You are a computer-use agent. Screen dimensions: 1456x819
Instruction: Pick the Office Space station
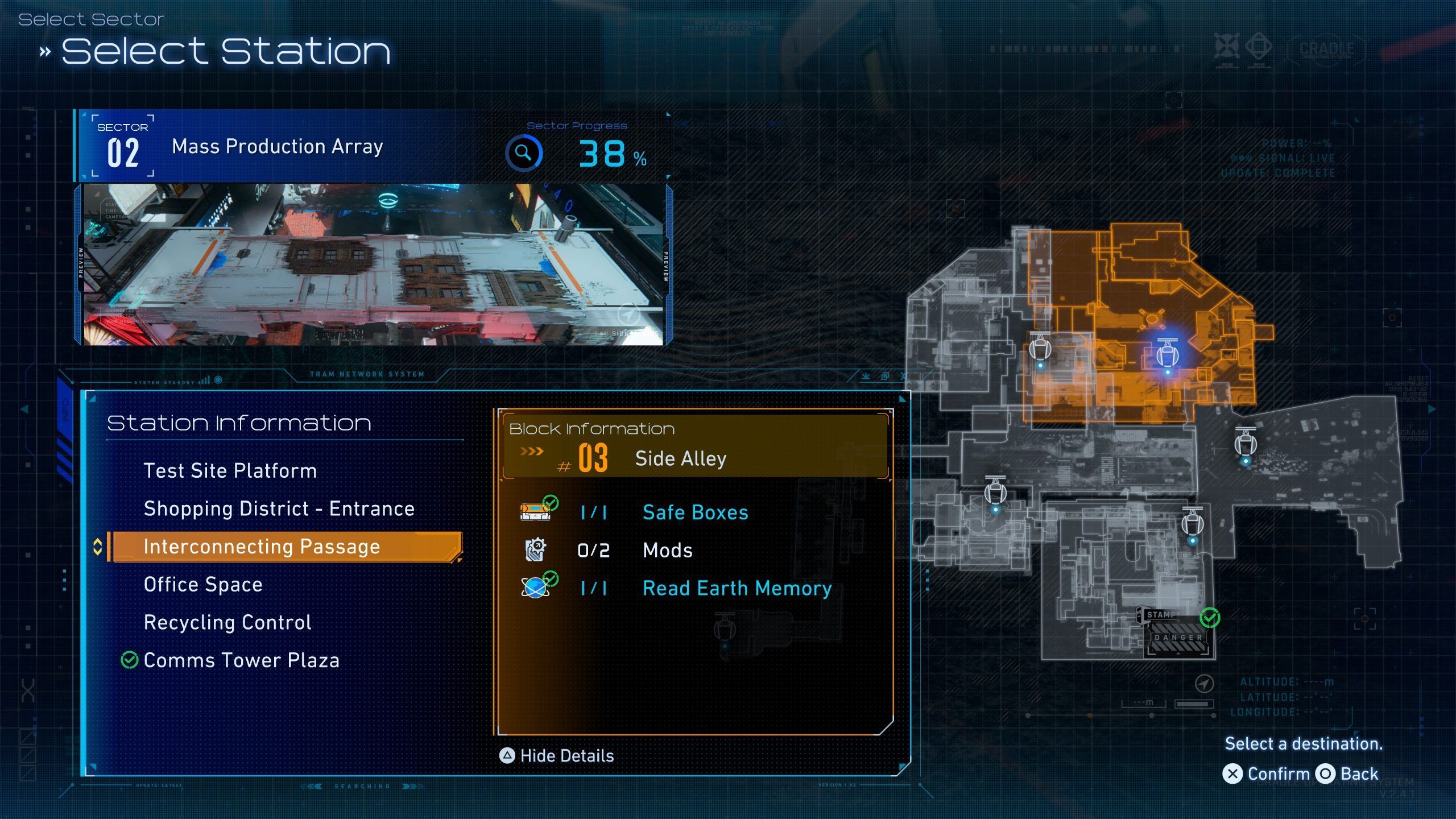pos(203,585)
